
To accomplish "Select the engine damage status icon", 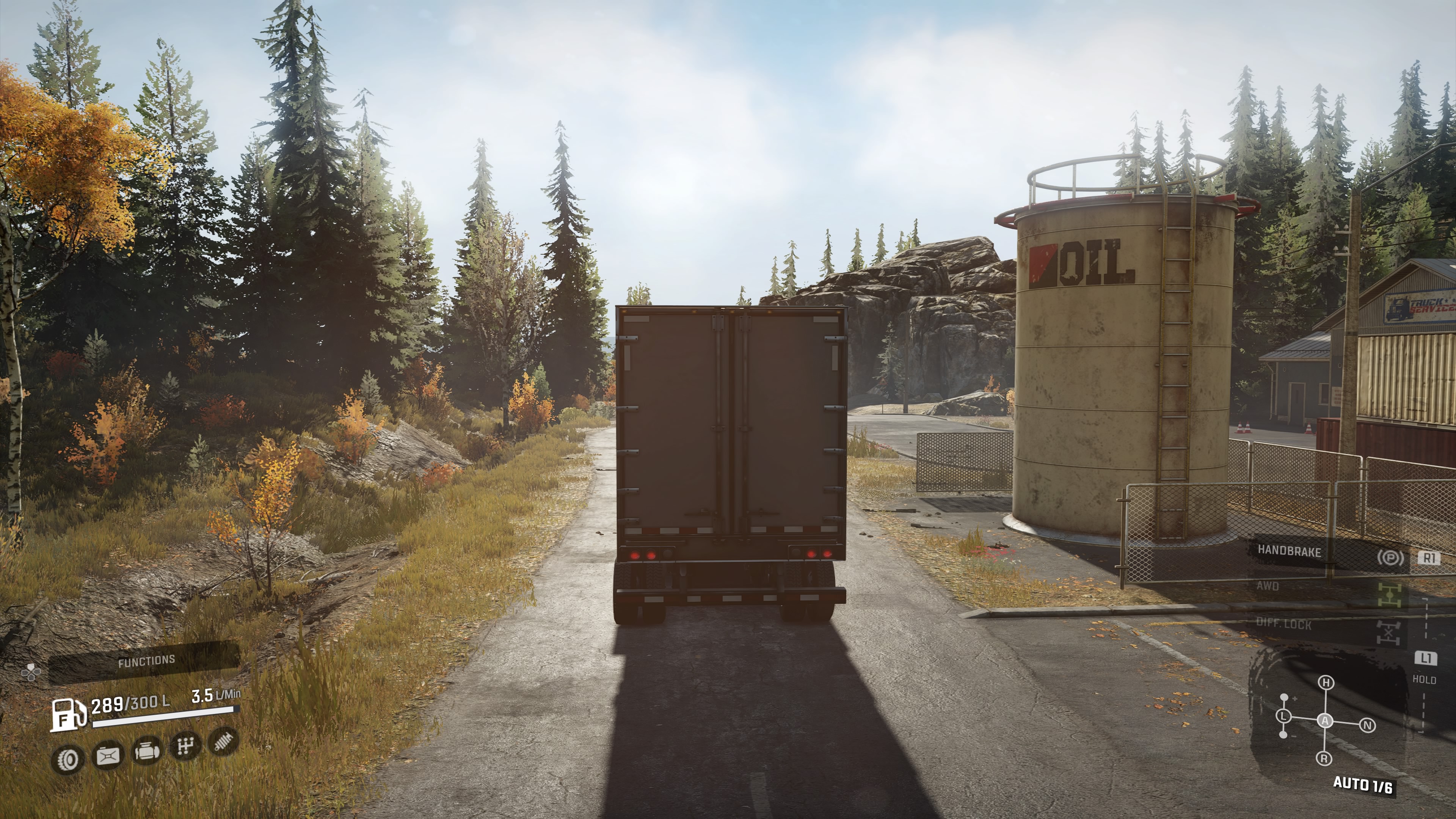I will (x=147, y=751).
